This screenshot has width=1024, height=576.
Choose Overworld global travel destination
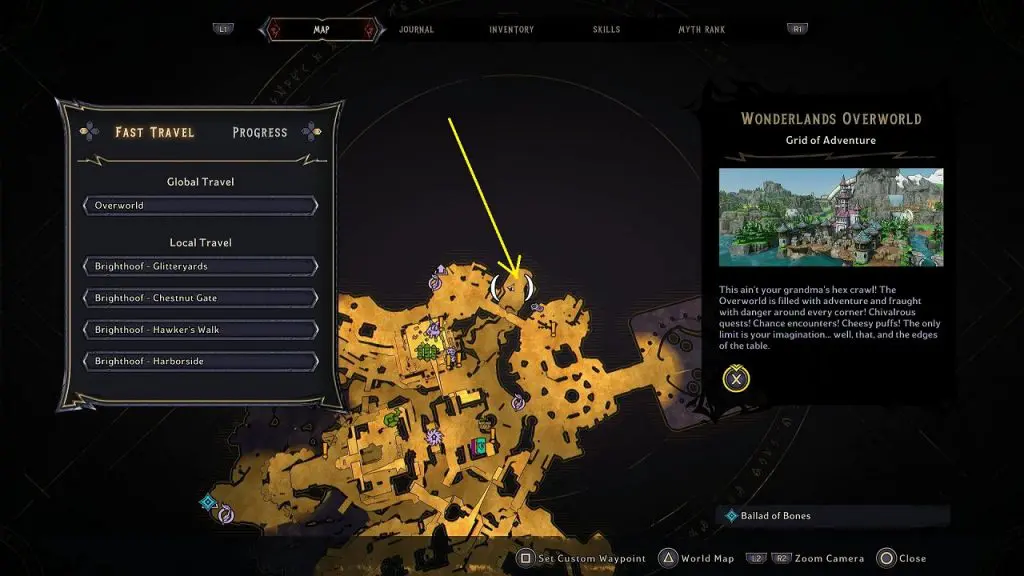[x=201, y=206]
